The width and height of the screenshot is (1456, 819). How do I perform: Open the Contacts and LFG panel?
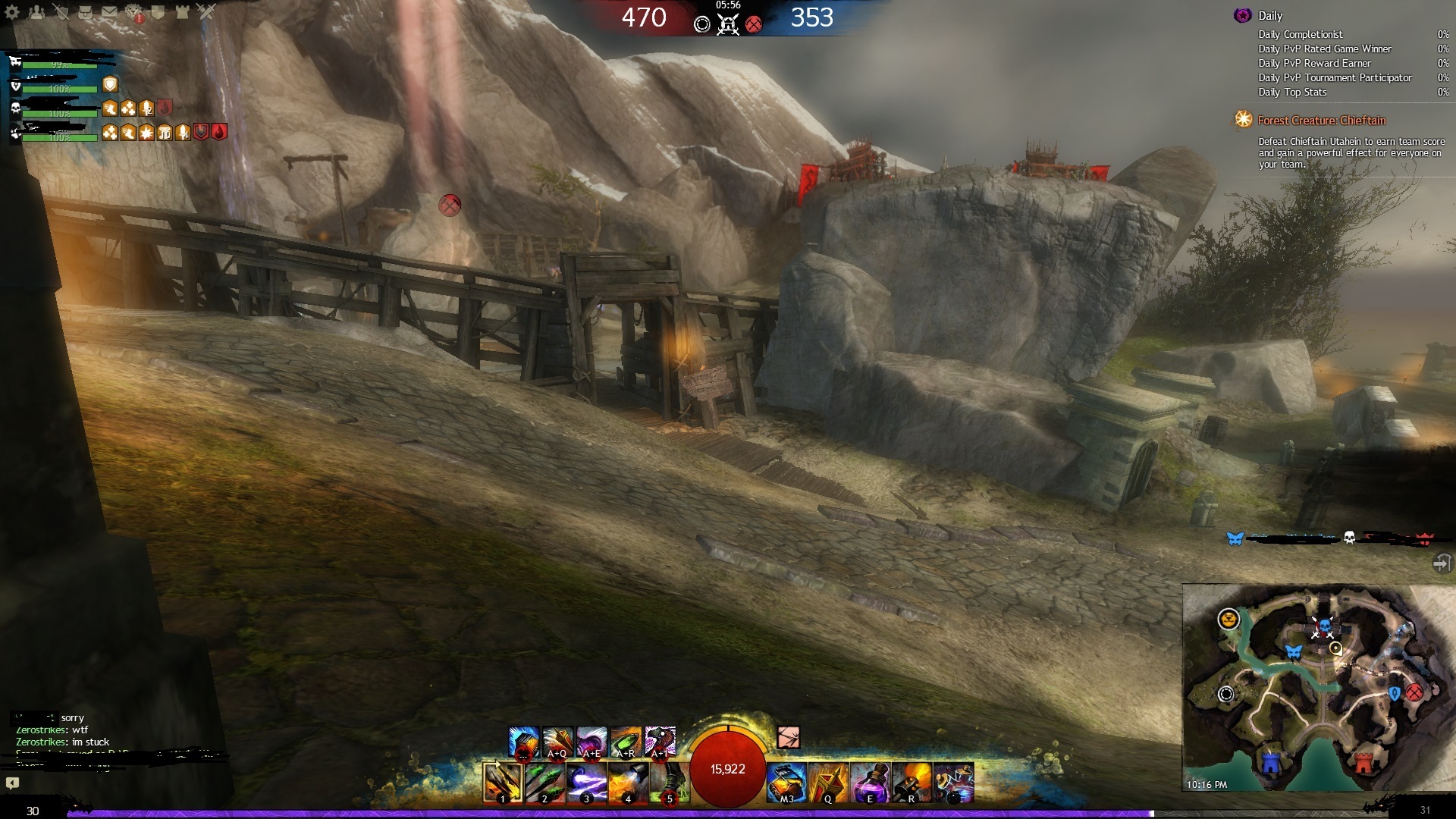click(36, 11)
